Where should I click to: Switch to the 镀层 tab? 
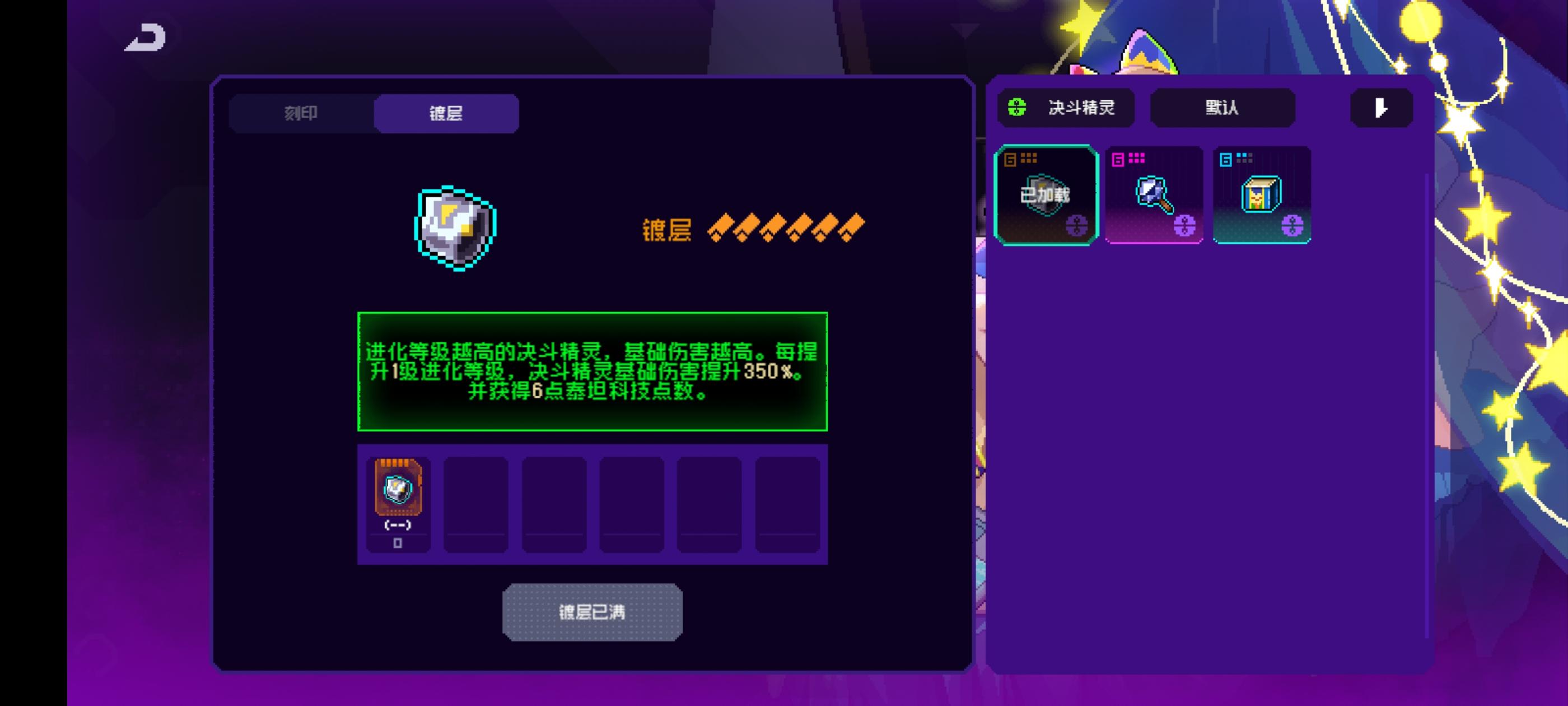click(446, 113)
